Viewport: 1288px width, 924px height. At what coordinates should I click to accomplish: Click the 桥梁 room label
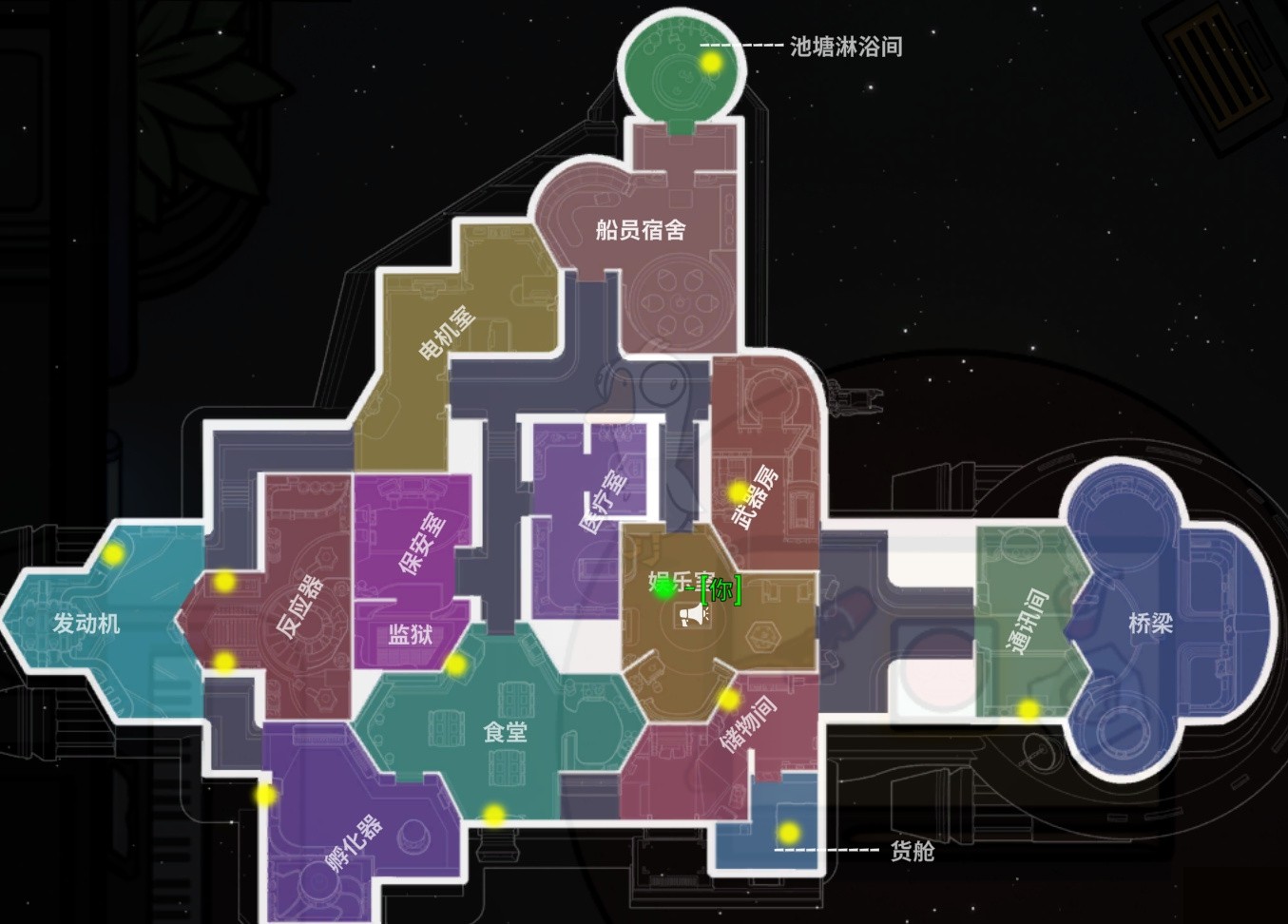click(1153, 625)
